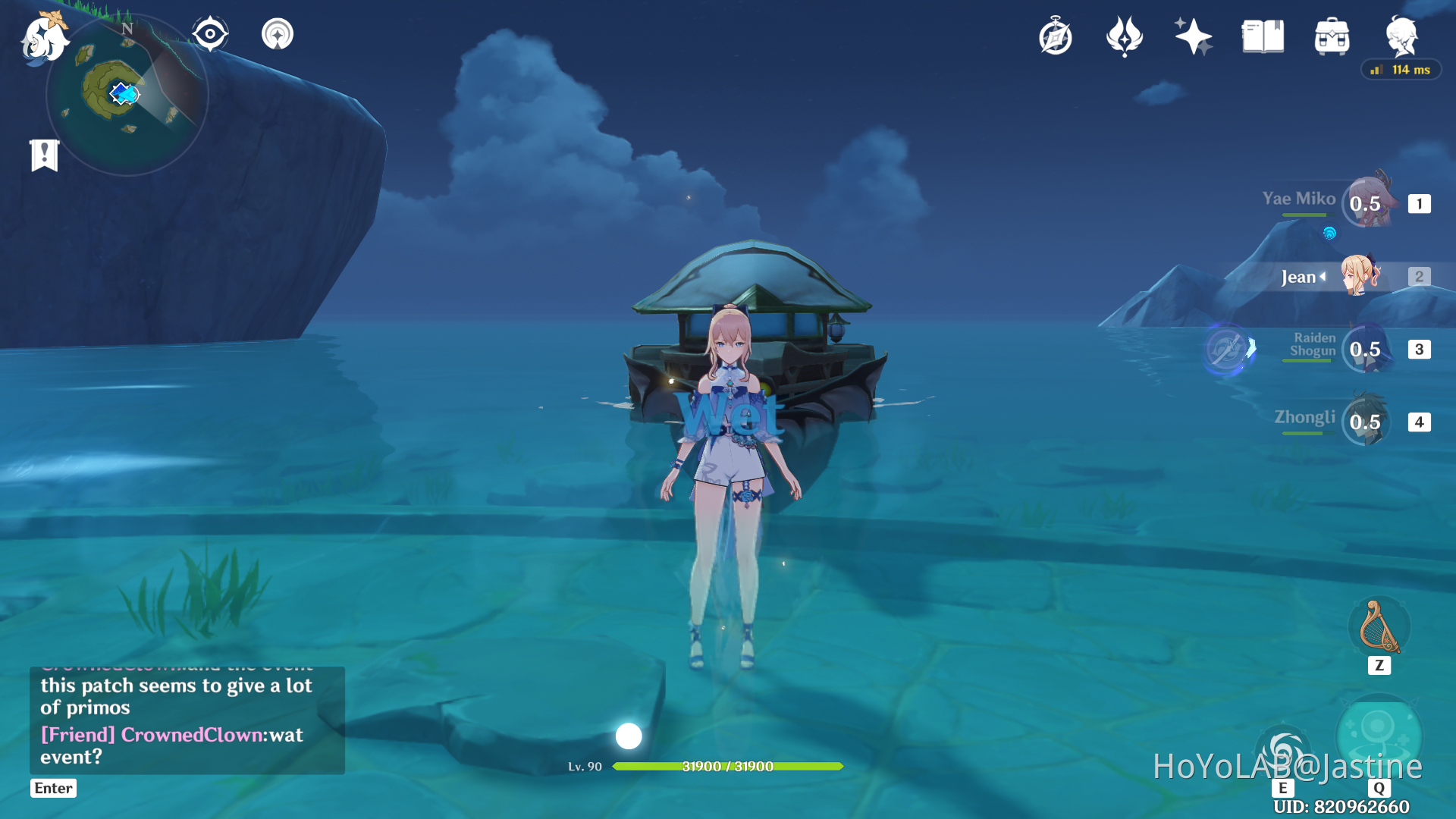
Task: Check Jean's HP bar
Action: point(728,767)
